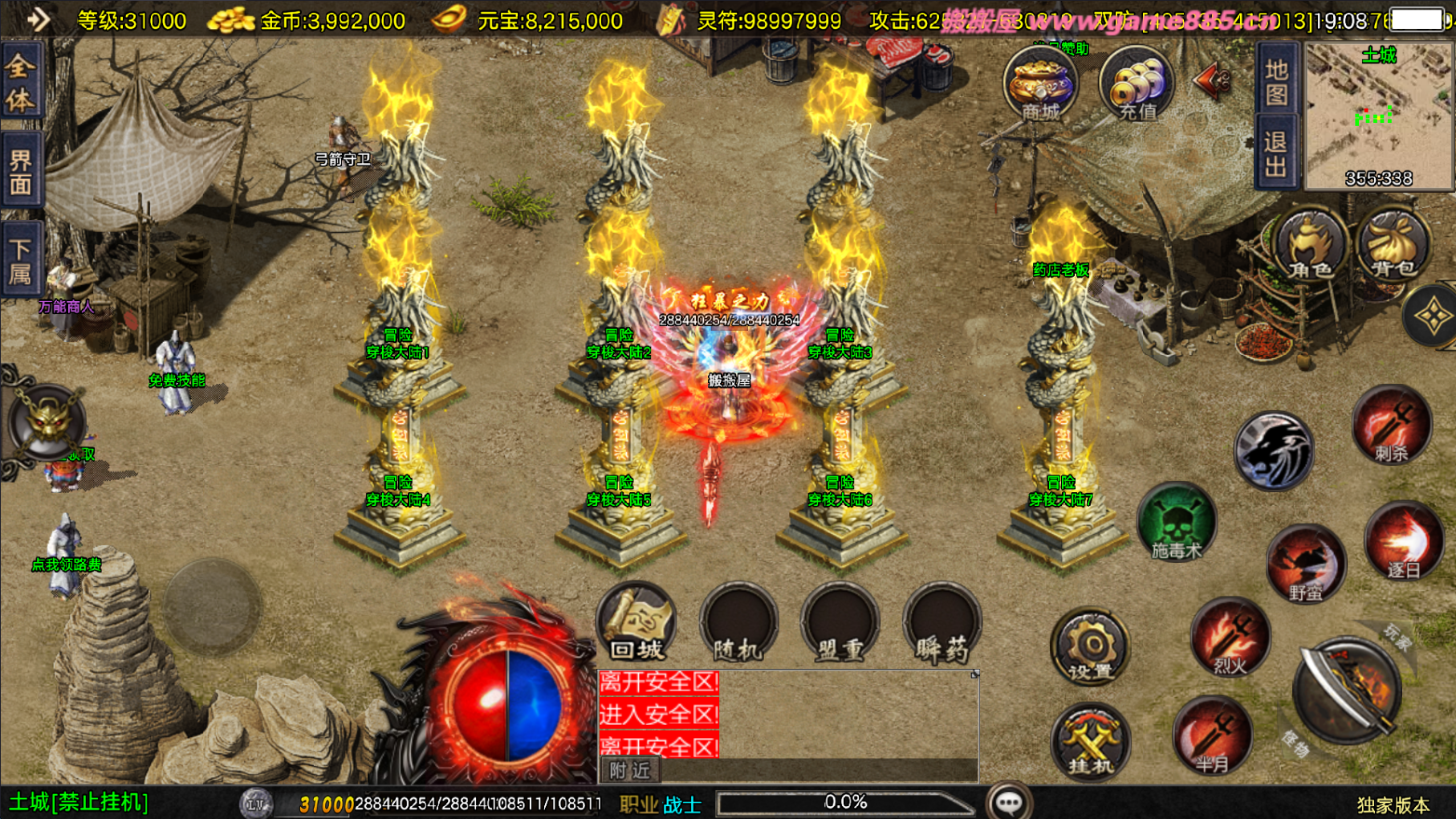The image size is (1456, 819).
Task: Toggle 挂机 auto-battle
Action: pos(1090,742)
